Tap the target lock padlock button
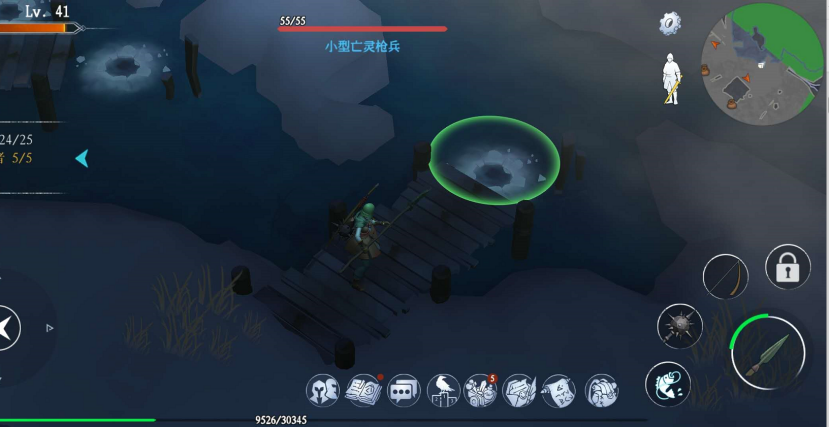The height and width of the screenshot is (428, 830). click(788, 267)
